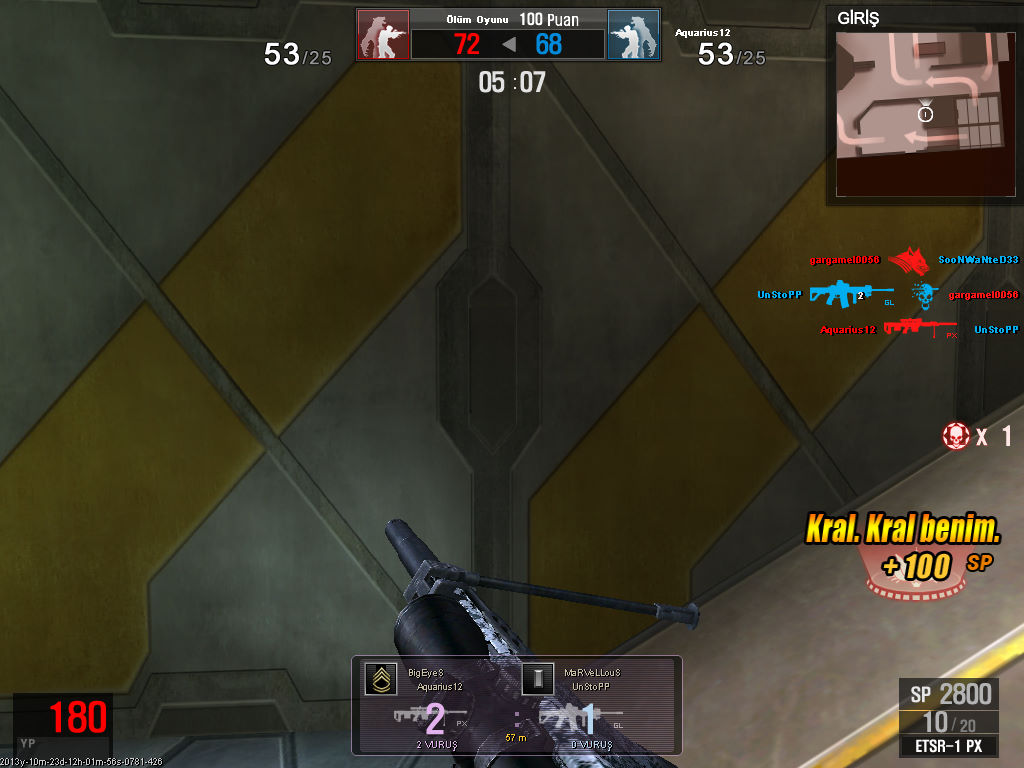Click UnStoPP's blue rifle kill feed icon

850,295
